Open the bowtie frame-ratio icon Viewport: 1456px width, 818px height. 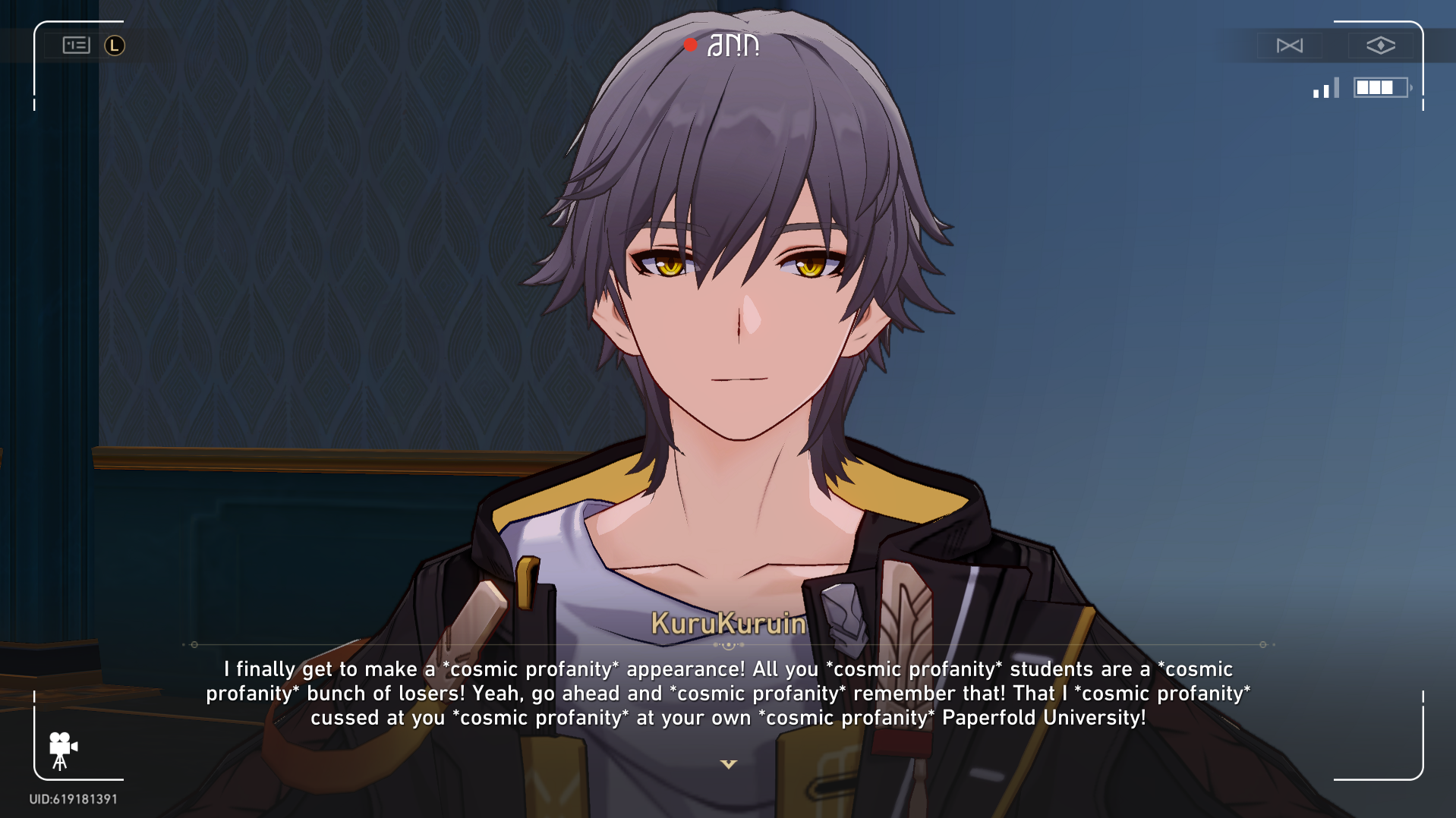click(1291, 46)
